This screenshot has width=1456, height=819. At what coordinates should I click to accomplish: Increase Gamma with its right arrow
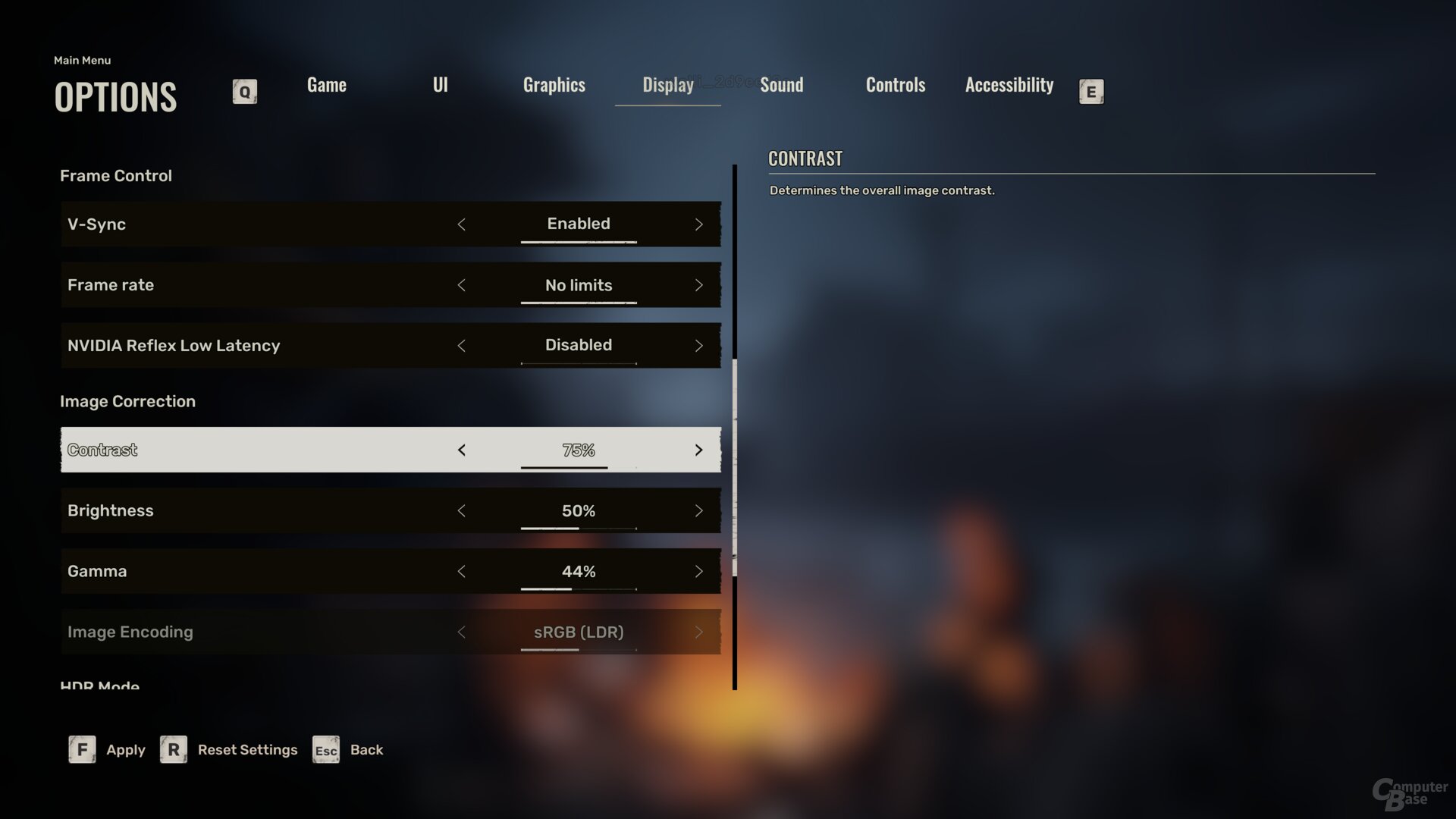(698, 572)
